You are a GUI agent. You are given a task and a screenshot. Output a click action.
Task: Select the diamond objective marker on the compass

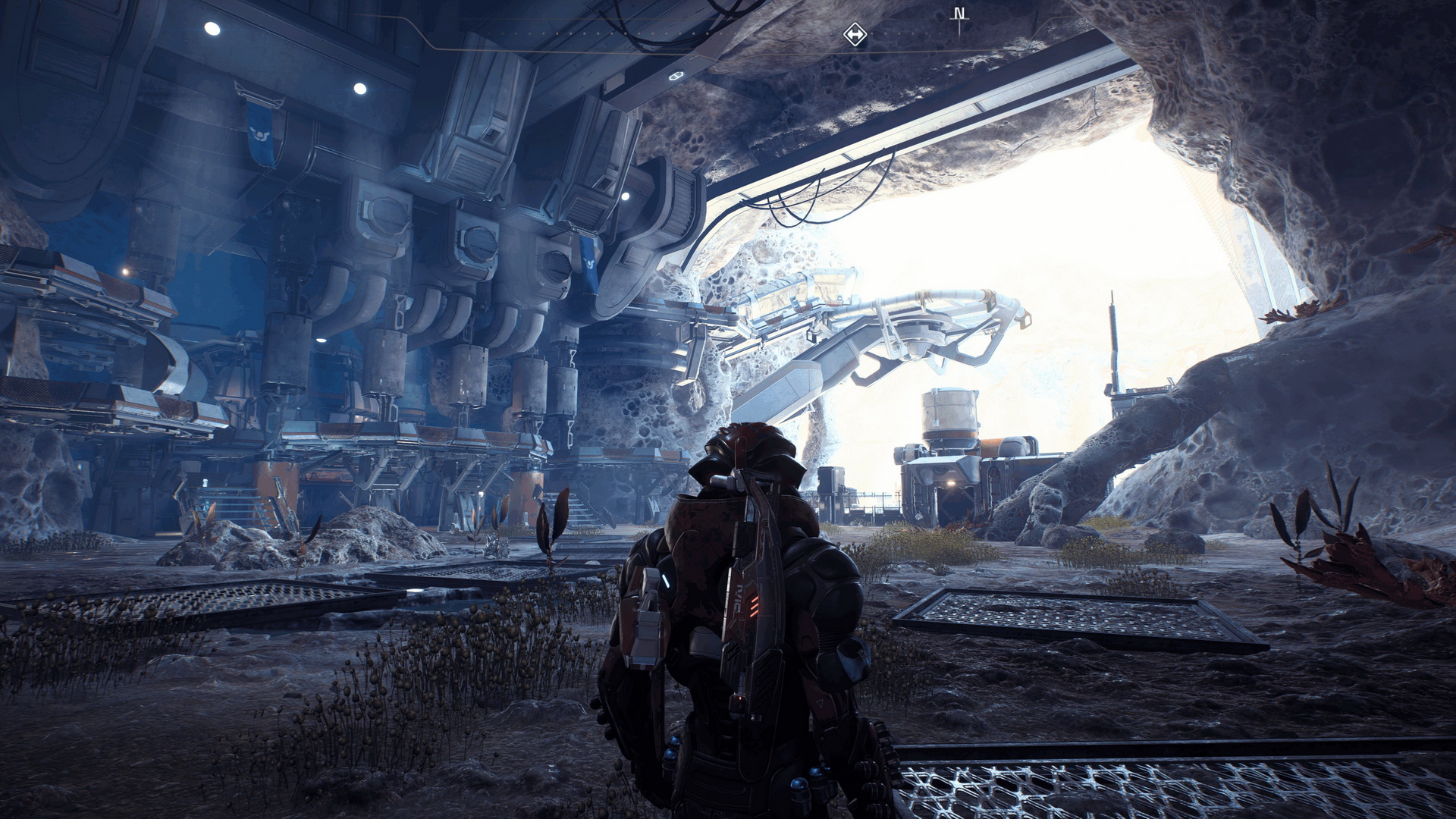[855, 34]
